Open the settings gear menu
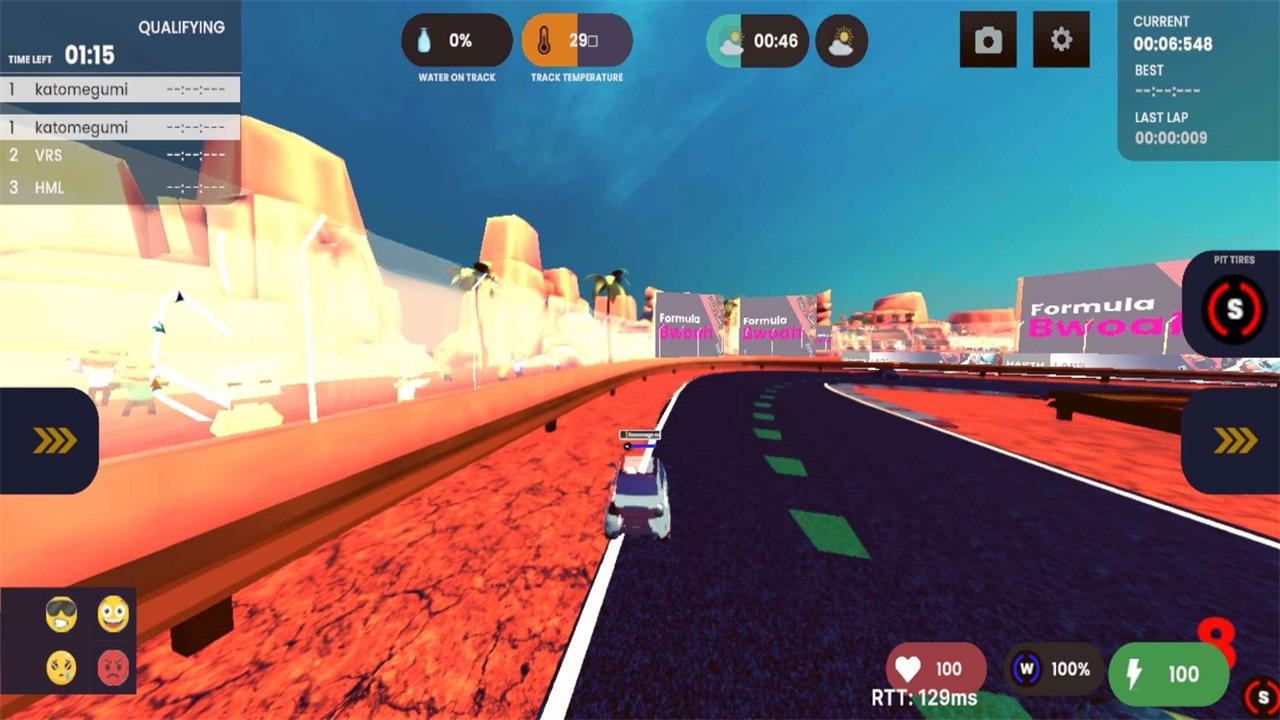The height and width of the screenshot is (720, 1280). pyautogui.click(x=1061, y=40)
